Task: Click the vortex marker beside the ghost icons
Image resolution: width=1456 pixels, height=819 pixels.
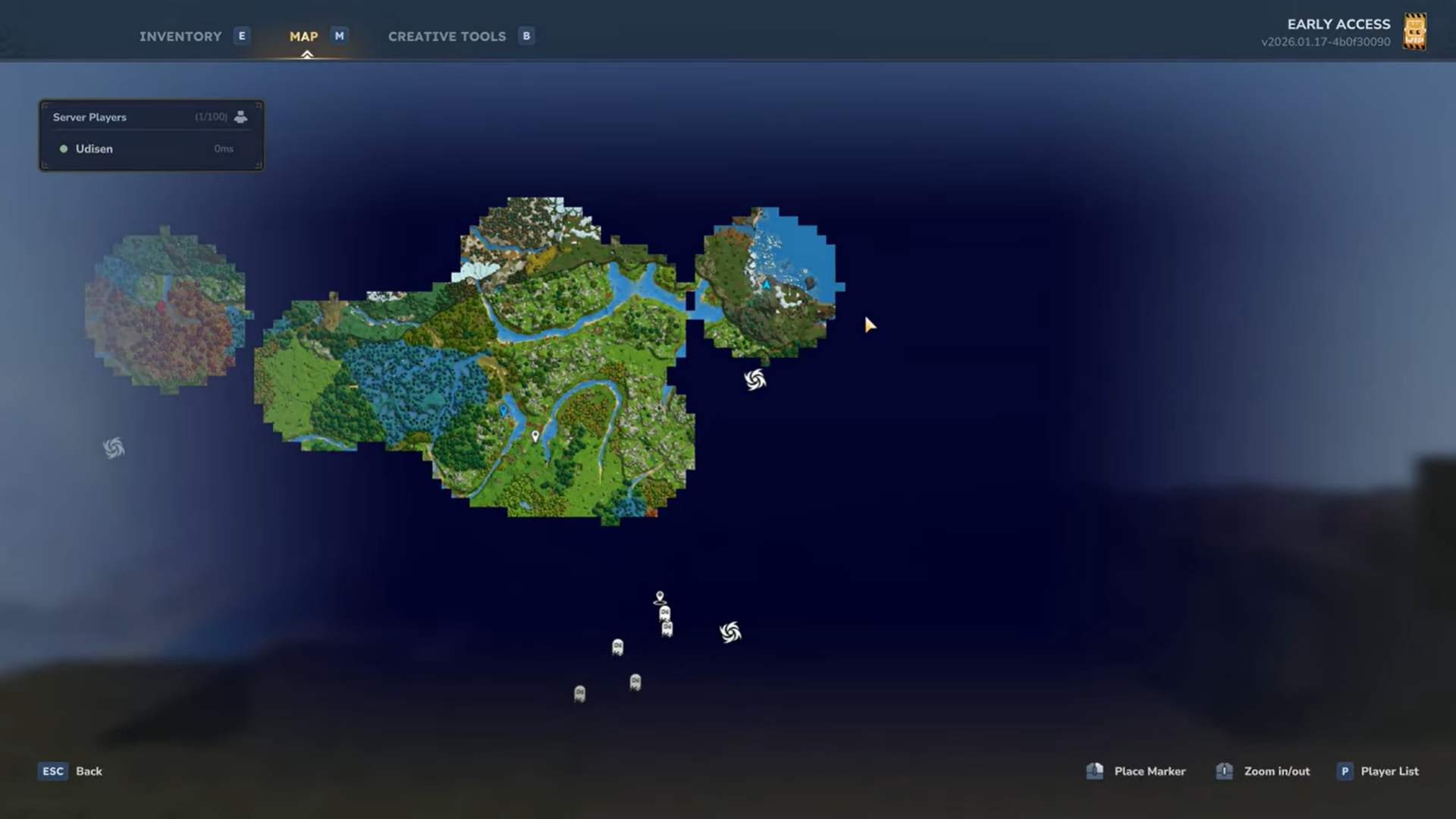Action: tap(730, 632)
